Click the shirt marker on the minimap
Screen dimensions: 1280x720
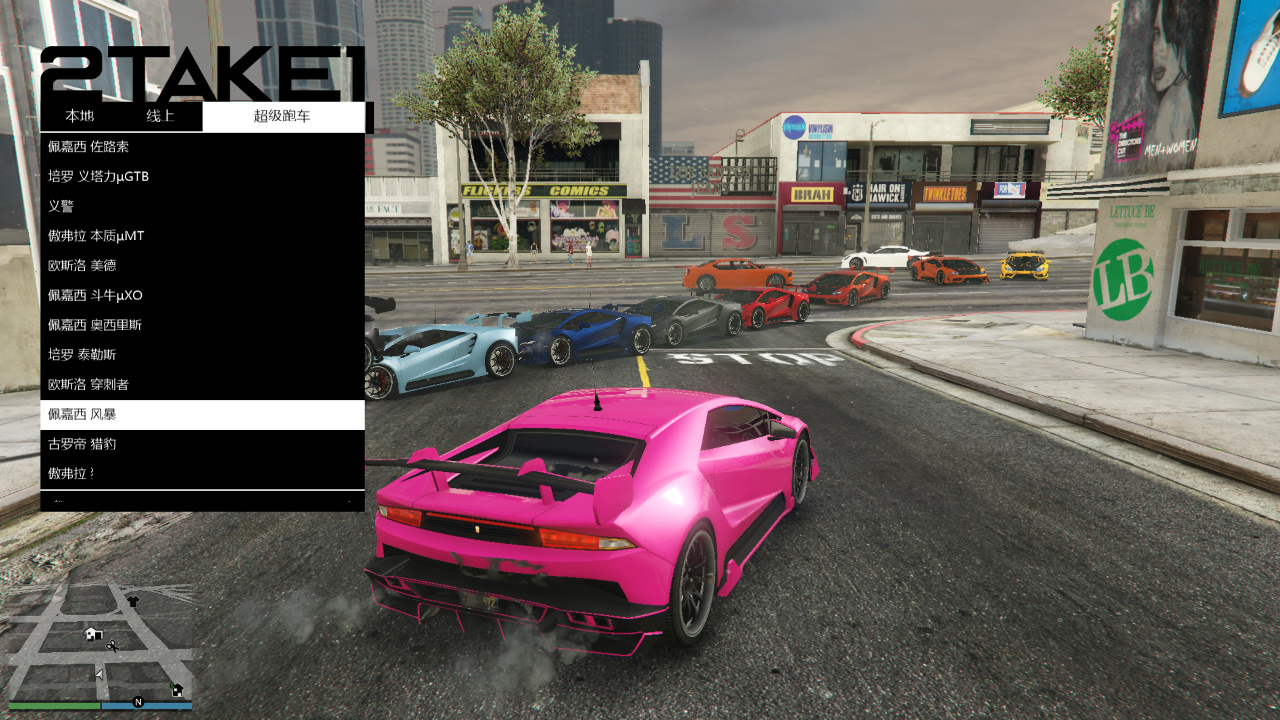133,602
